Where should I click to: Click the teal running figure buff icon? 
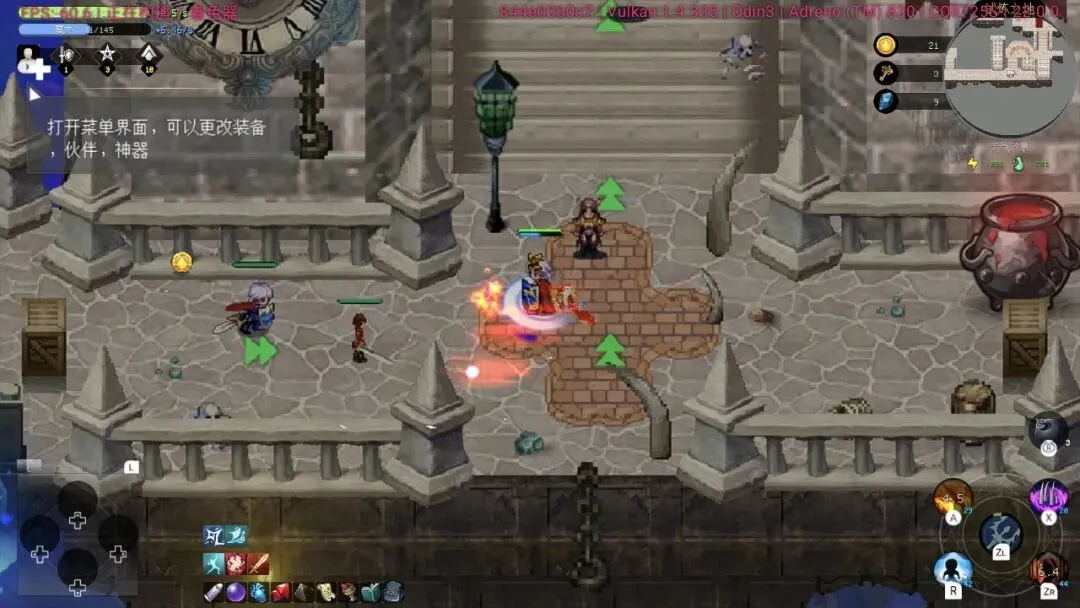213,563
